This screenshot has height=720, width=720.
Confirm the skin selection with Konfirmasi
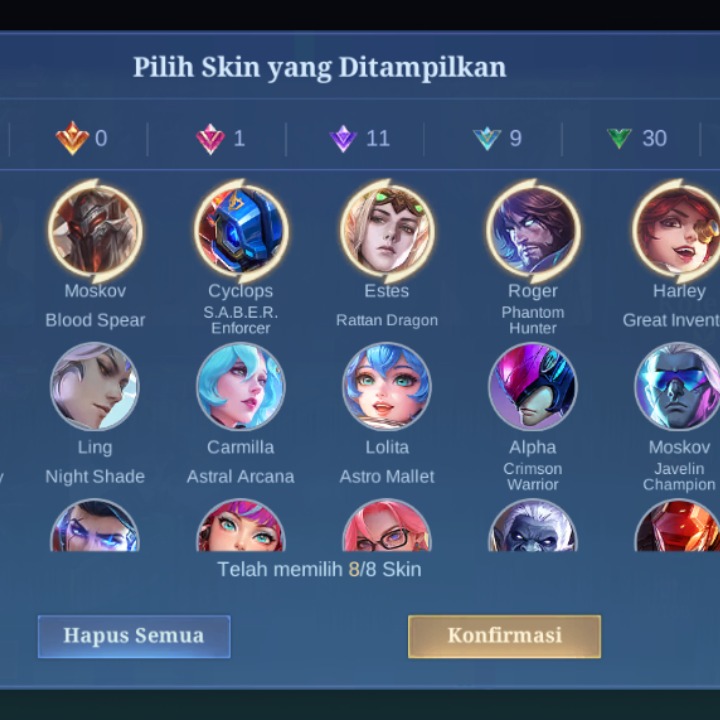(x=504, y=636)
